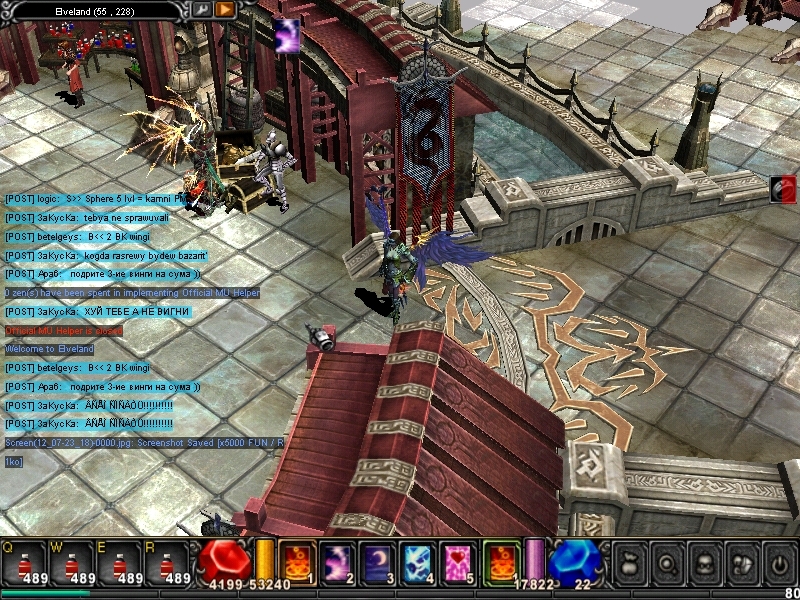
Task: Open the current skill selector beside the mana orb
Action: [x=499, y=560]
